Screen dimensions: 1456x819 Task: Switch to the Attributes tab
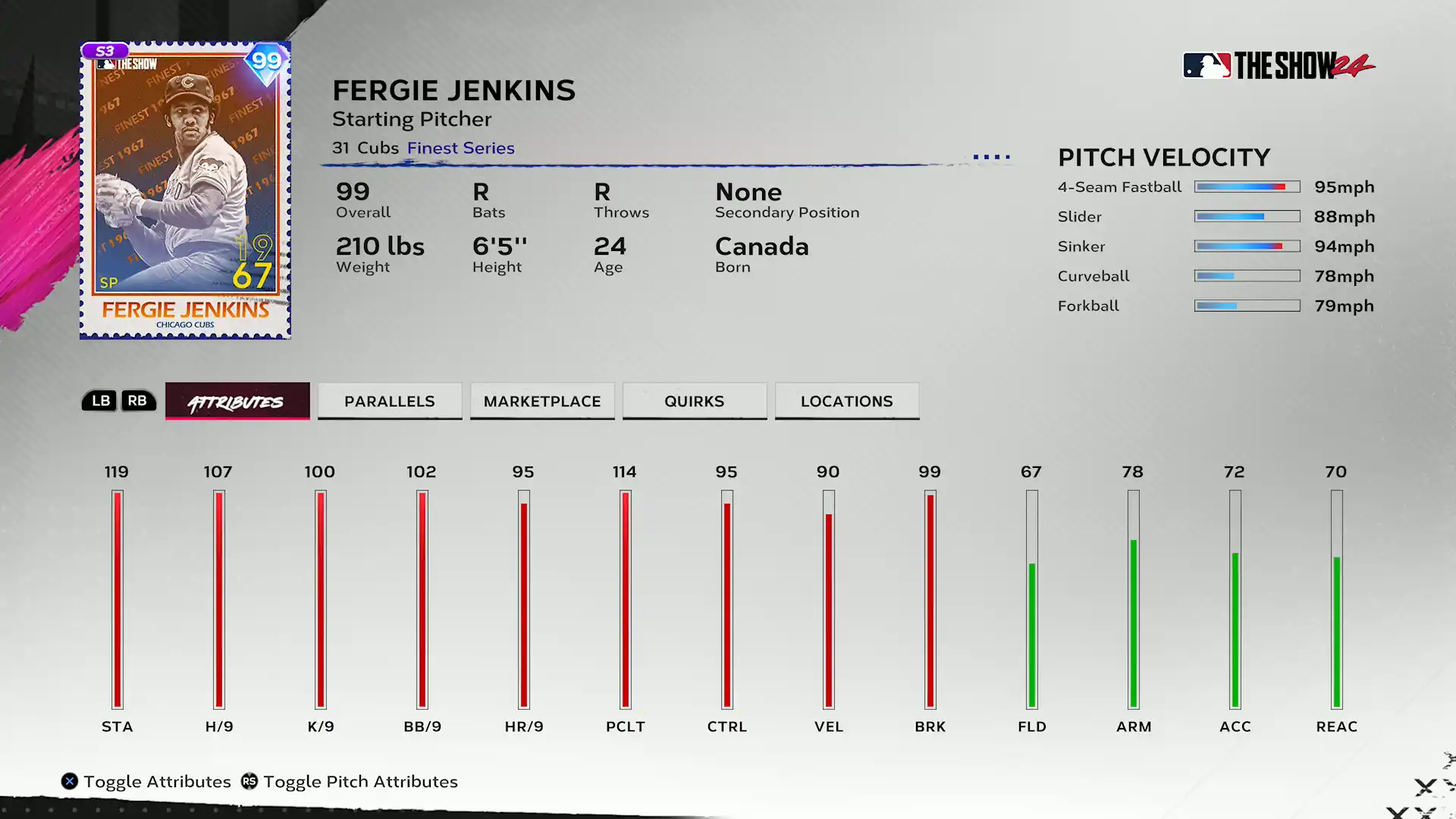point(237,401)
